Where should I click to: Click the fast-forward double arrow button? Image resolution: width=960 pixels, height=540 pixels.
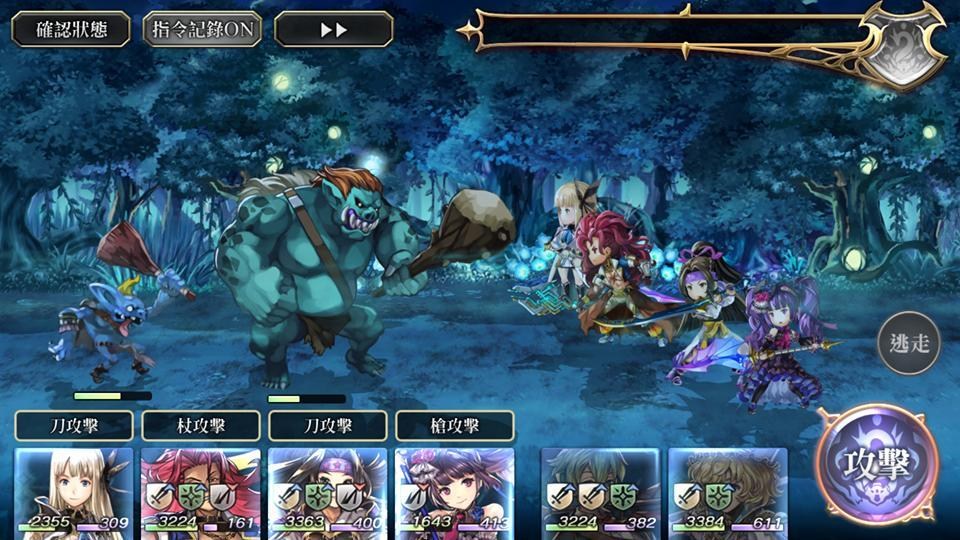pos(333,29)
